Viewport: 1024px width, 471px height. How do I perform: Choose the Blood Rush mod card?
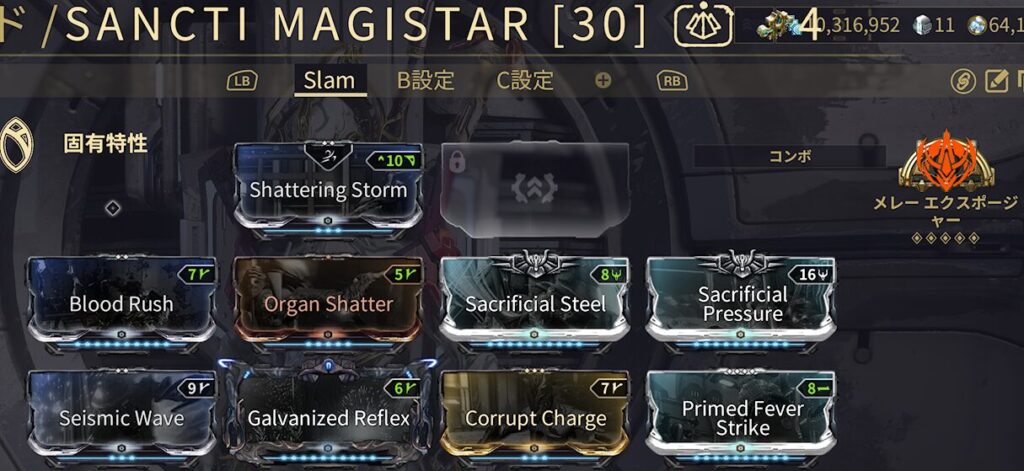[122, 302]
